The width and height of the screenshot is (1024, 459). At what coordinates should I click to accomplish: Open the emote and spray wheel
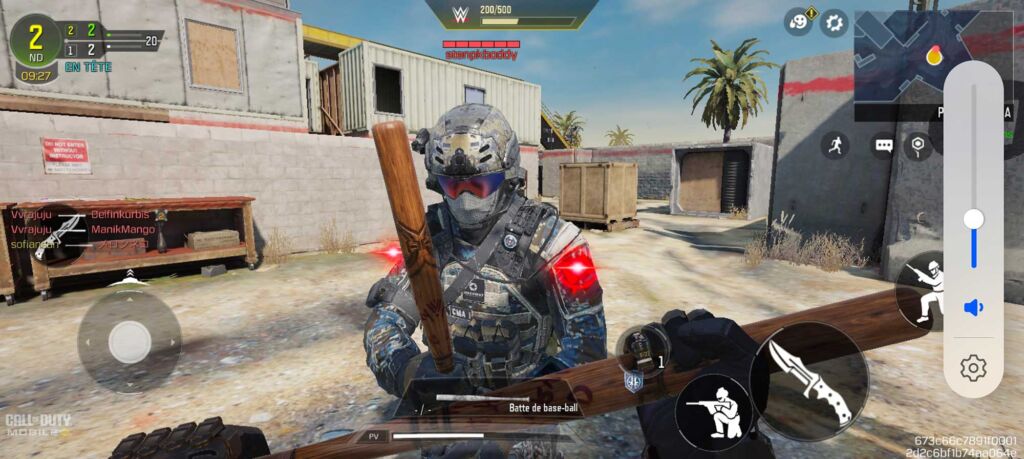click(x=798, y=22)
